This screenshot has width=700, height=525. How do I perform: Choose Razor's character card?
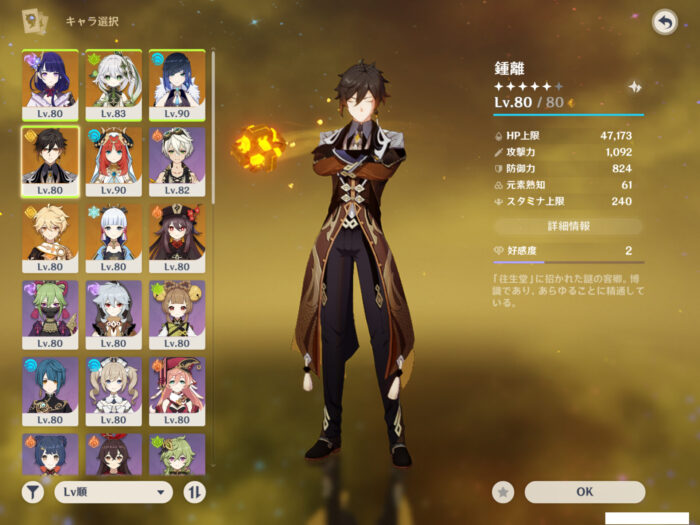113,314
